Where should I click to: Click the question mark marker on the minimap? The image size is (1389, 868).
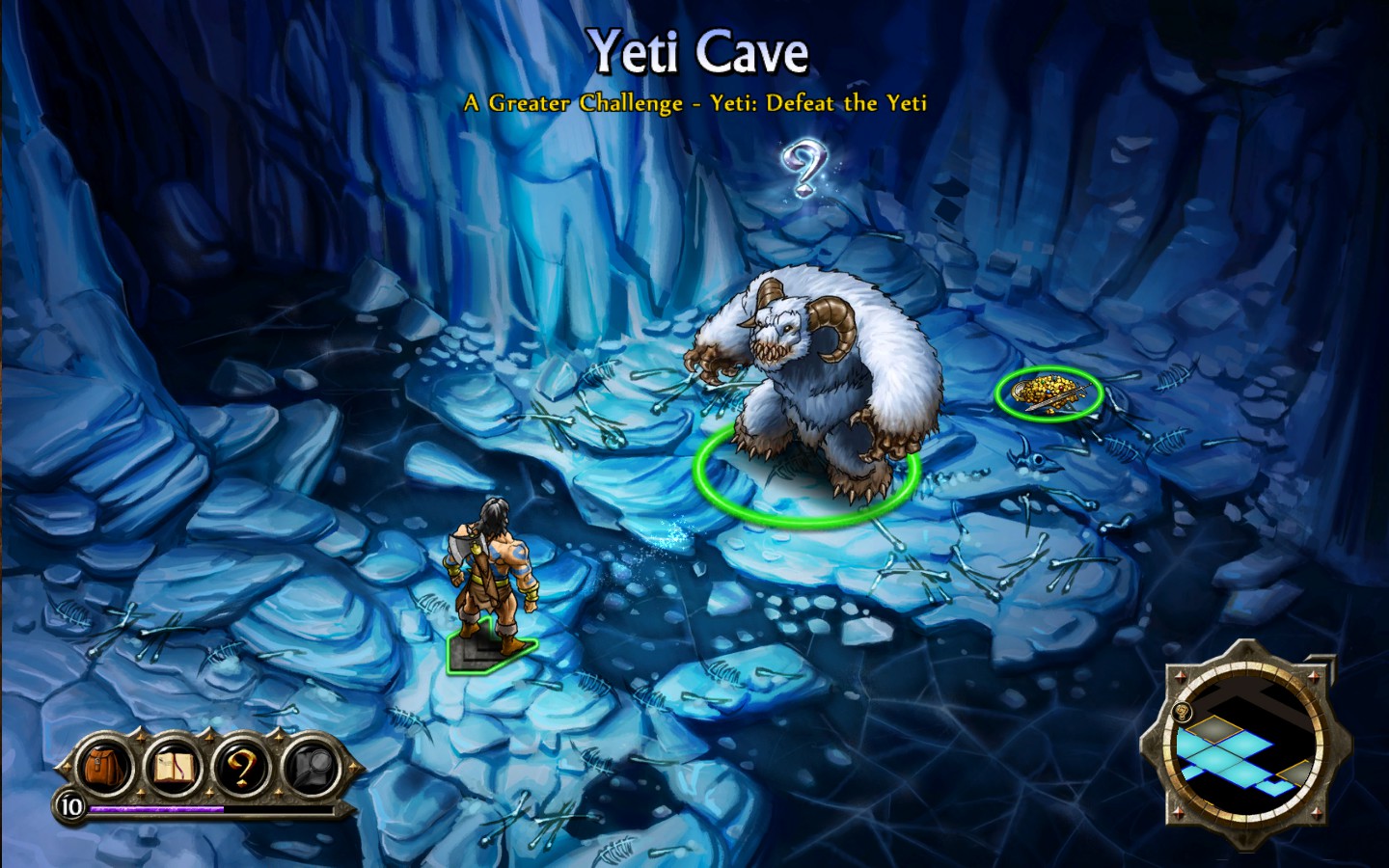(1181, 713)
